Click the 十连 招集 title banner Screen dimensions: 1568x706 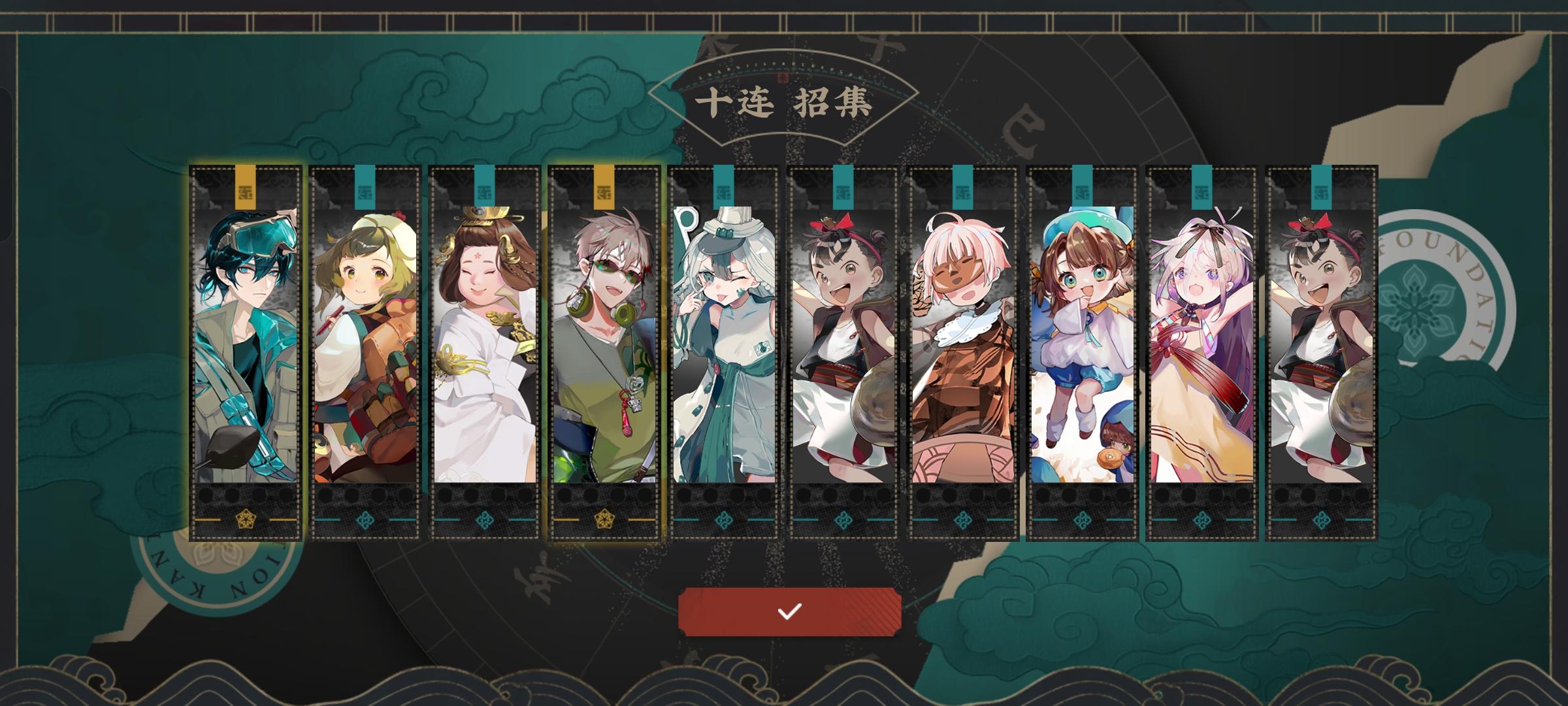(x=784, y=101)
